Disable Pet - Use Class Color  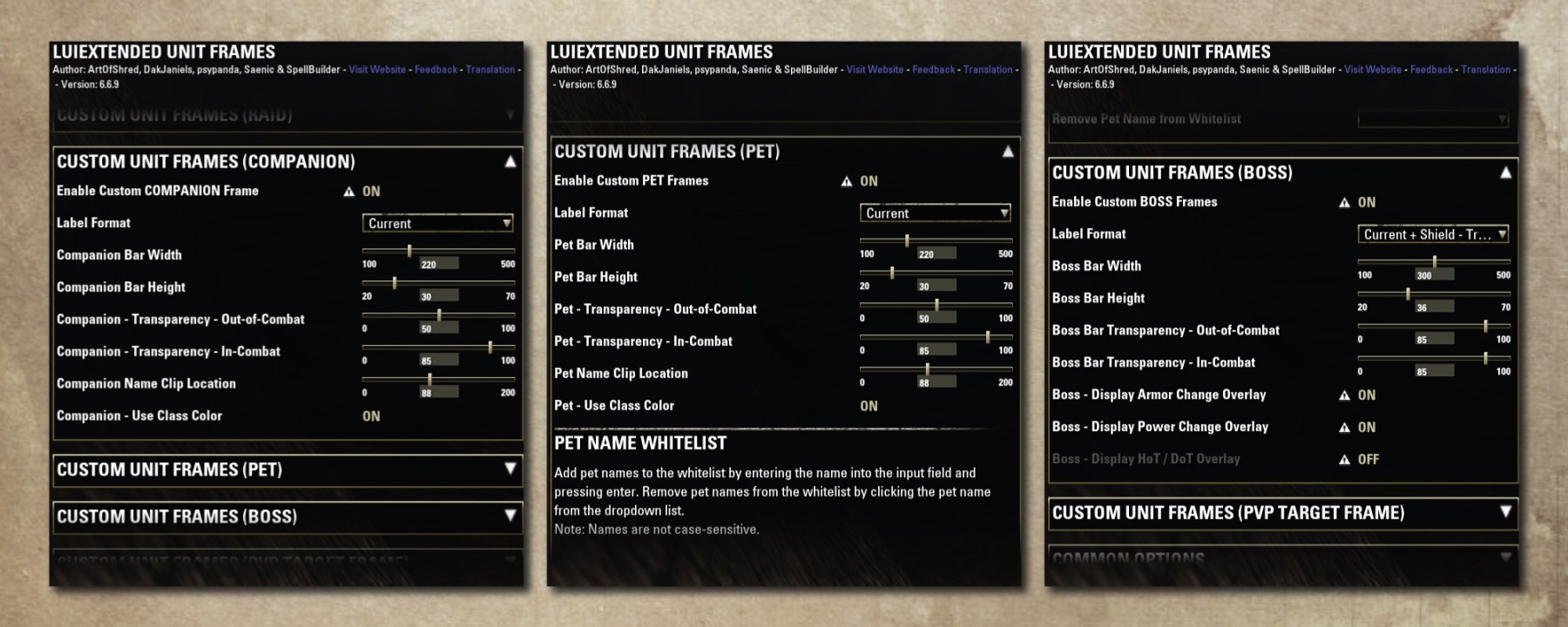click(867, 405)
